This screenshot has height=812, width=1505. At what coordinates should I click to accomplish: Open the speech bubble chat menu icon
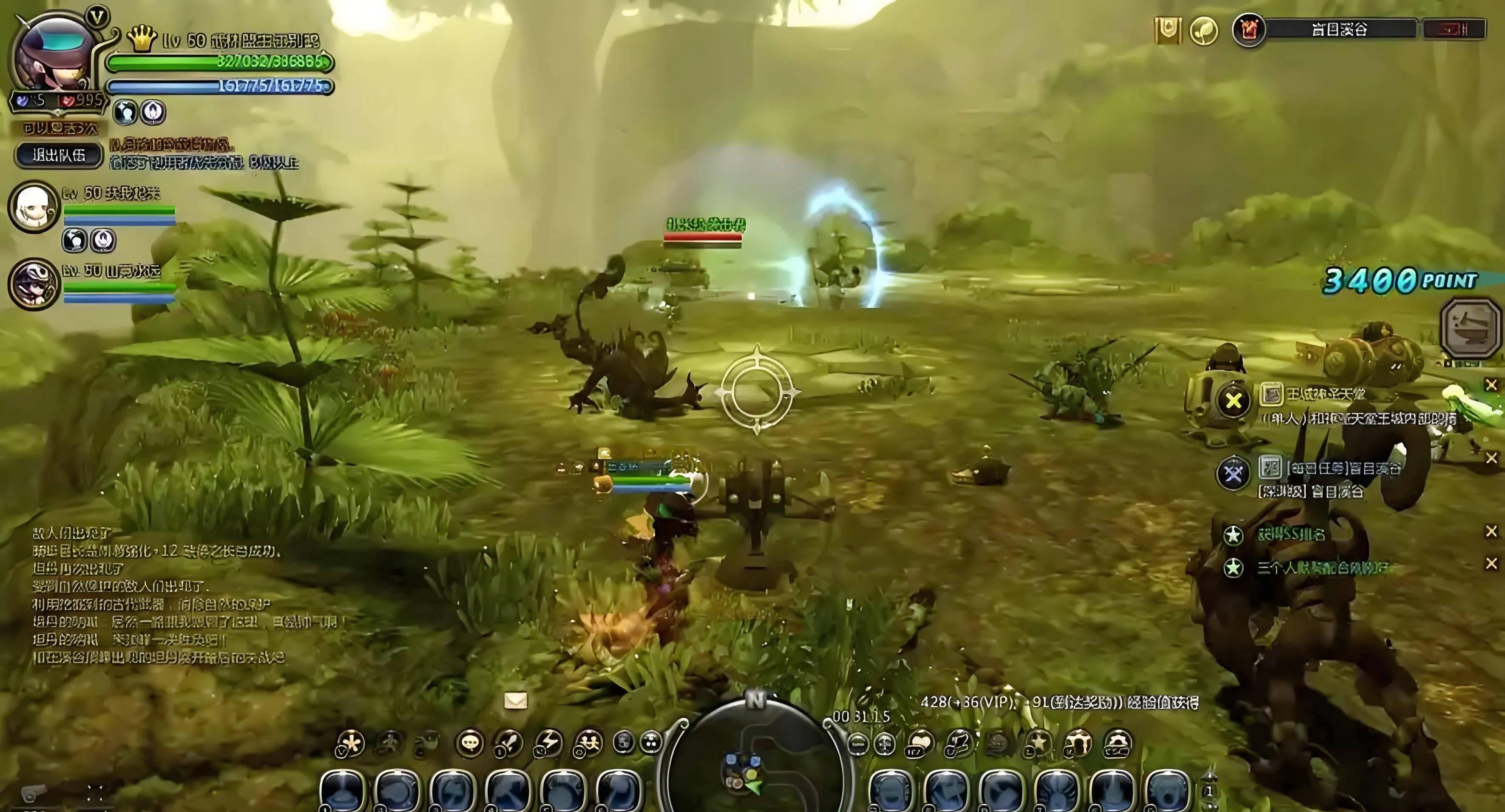point(471,743)
